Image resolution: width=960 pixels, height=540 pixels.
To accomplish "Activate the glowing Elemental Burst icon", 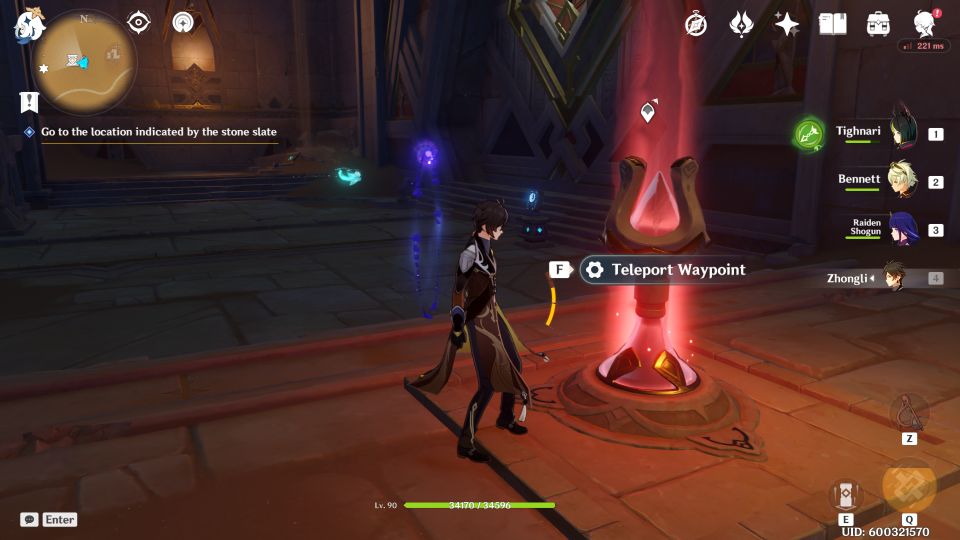I will [909, 487].
